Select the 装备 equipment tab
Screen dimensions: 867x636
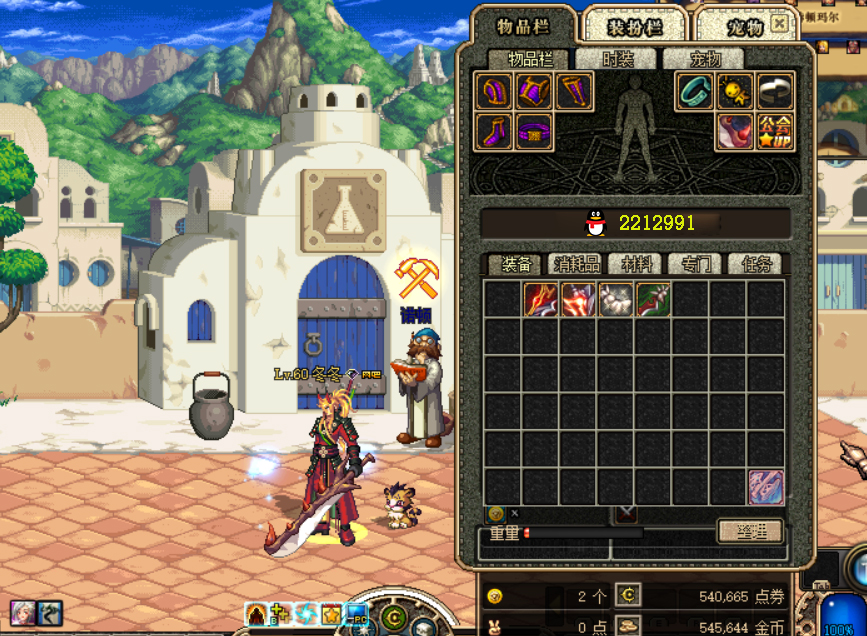pyautogui.click(x=515, y=265)
